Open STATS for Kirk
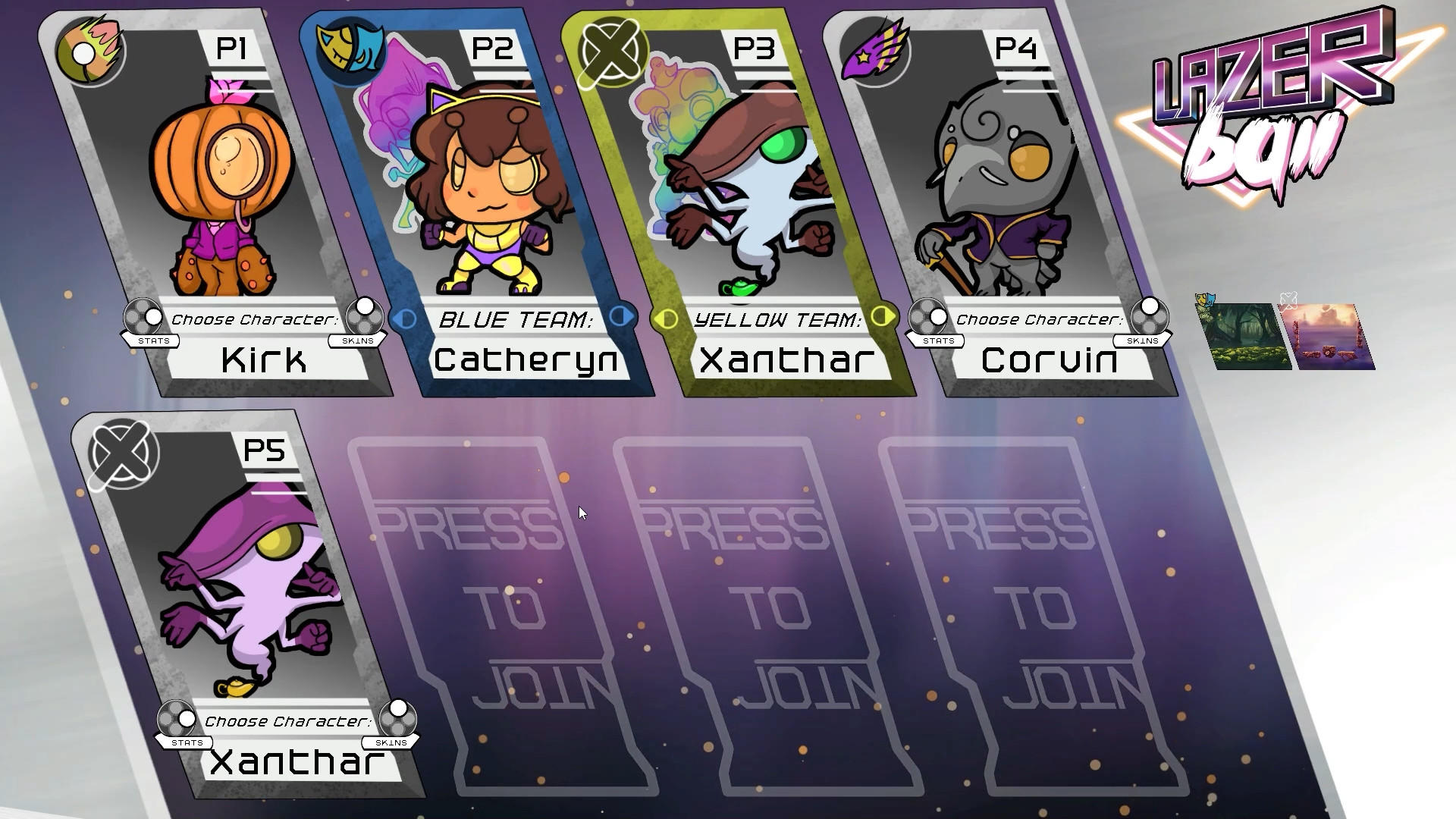Image resolution: width=1456 pixels, height=819 pixels. coord(155,341)
